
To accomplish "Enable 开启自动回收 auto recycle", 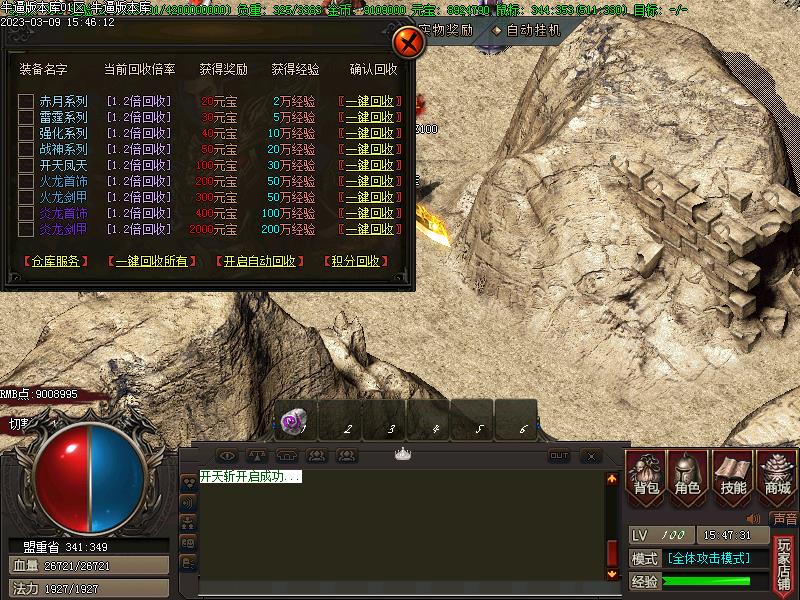I will pos(259,261).
